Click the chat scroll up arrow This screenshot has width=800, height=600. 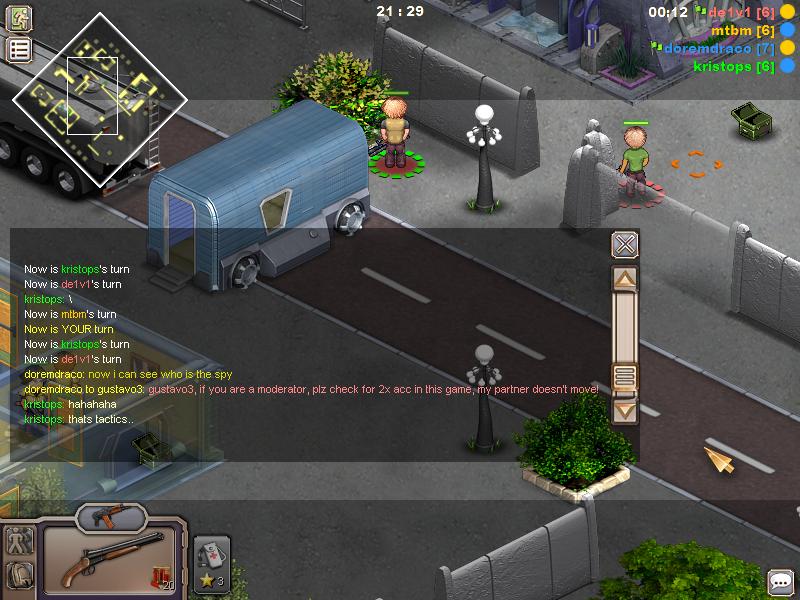point(625,279)
